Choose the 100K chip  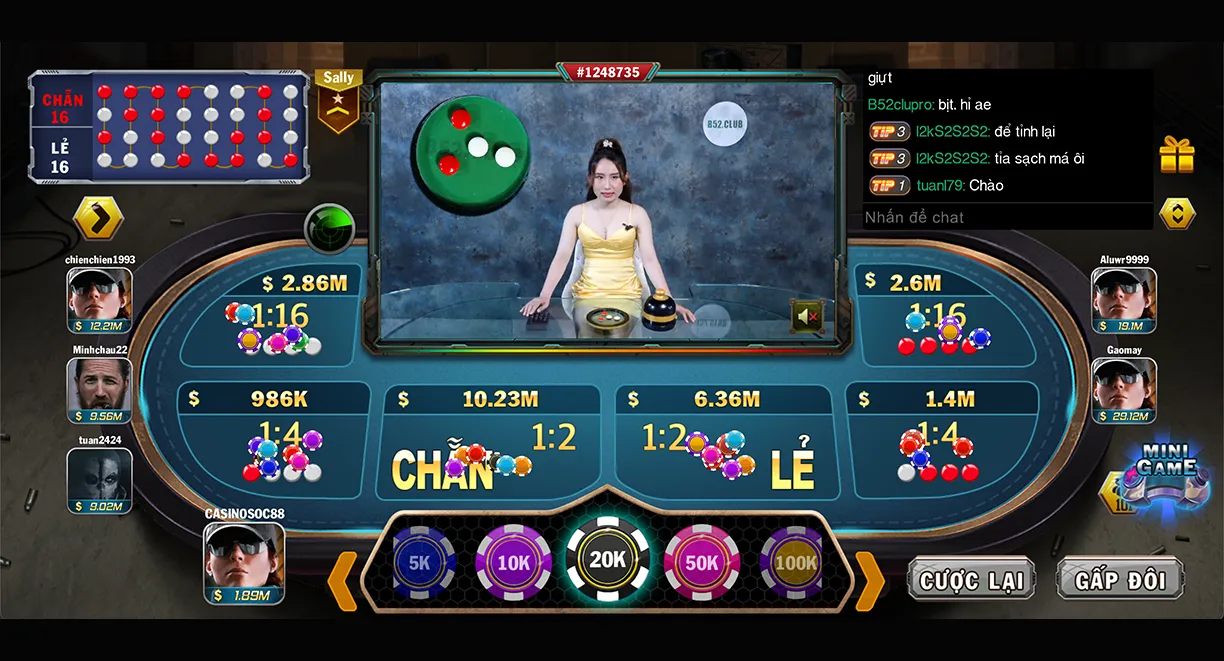795,563
